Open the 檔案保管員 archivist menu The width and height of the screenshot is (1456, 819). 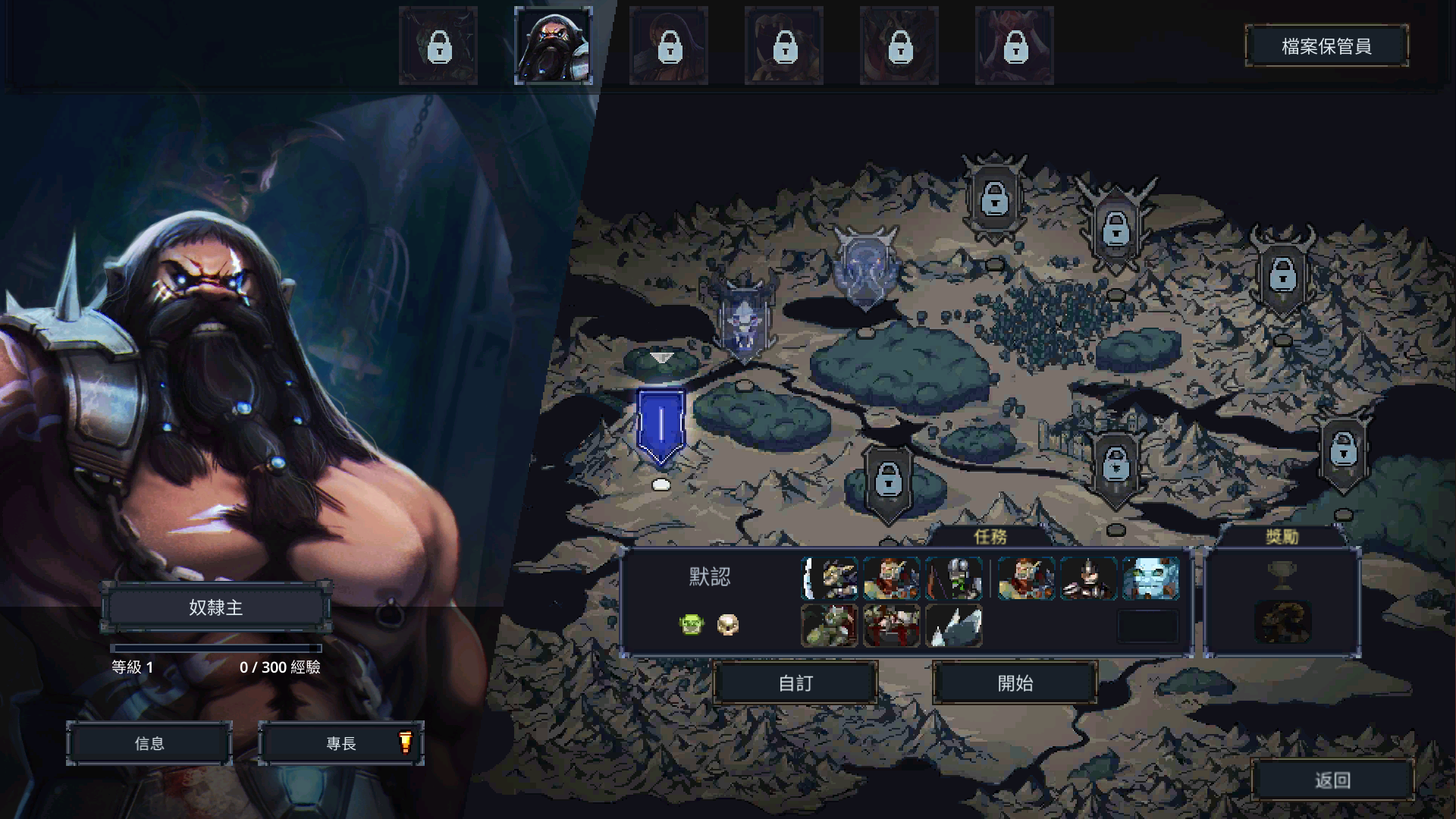[x=1326, y=46]
